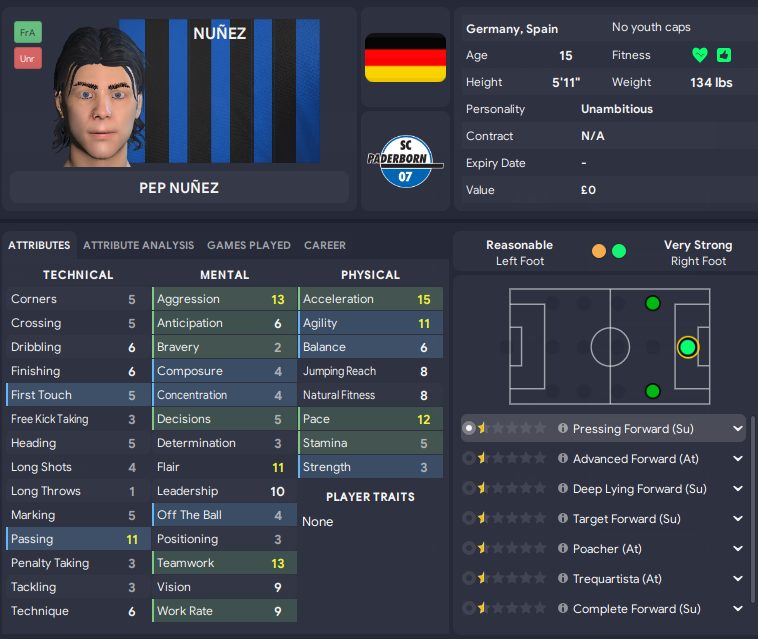
Task: Pick the Complete Forward (Su) role
Action: [636, 609]
